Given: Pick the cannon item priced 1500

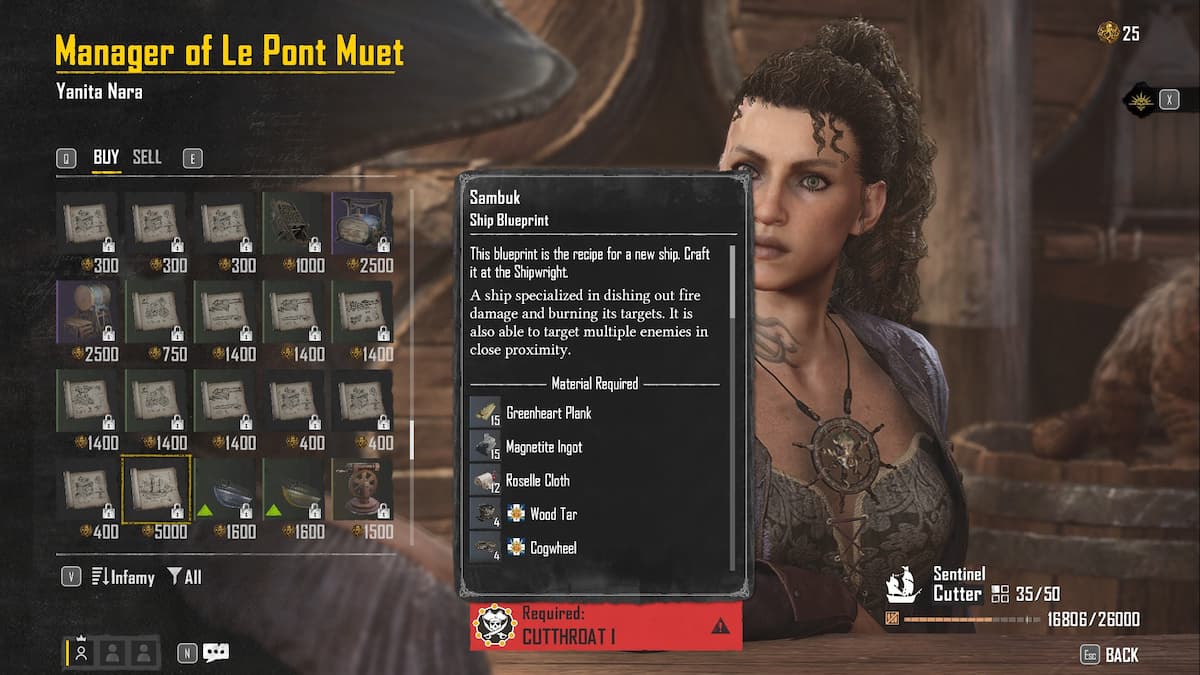Looking at the screenshot, I should click(362, 488).
